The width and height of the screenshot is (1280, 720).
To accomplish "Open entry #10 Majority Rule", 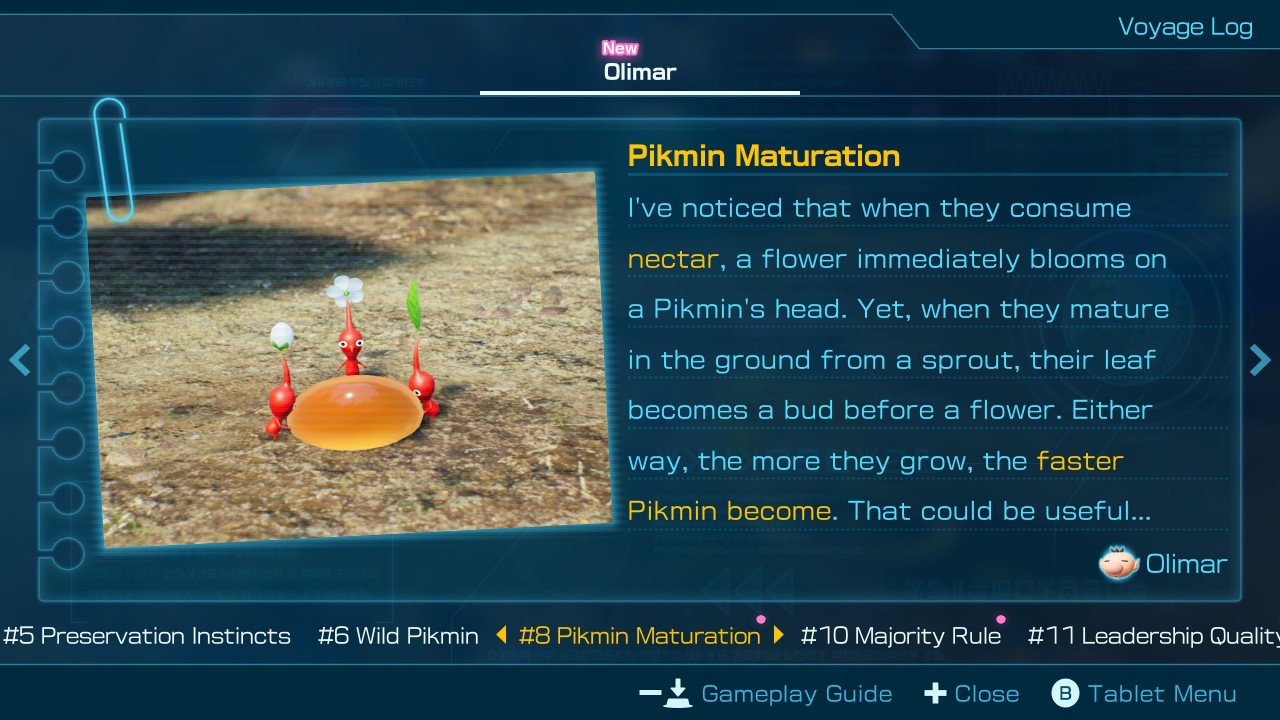I will [901, 636].
